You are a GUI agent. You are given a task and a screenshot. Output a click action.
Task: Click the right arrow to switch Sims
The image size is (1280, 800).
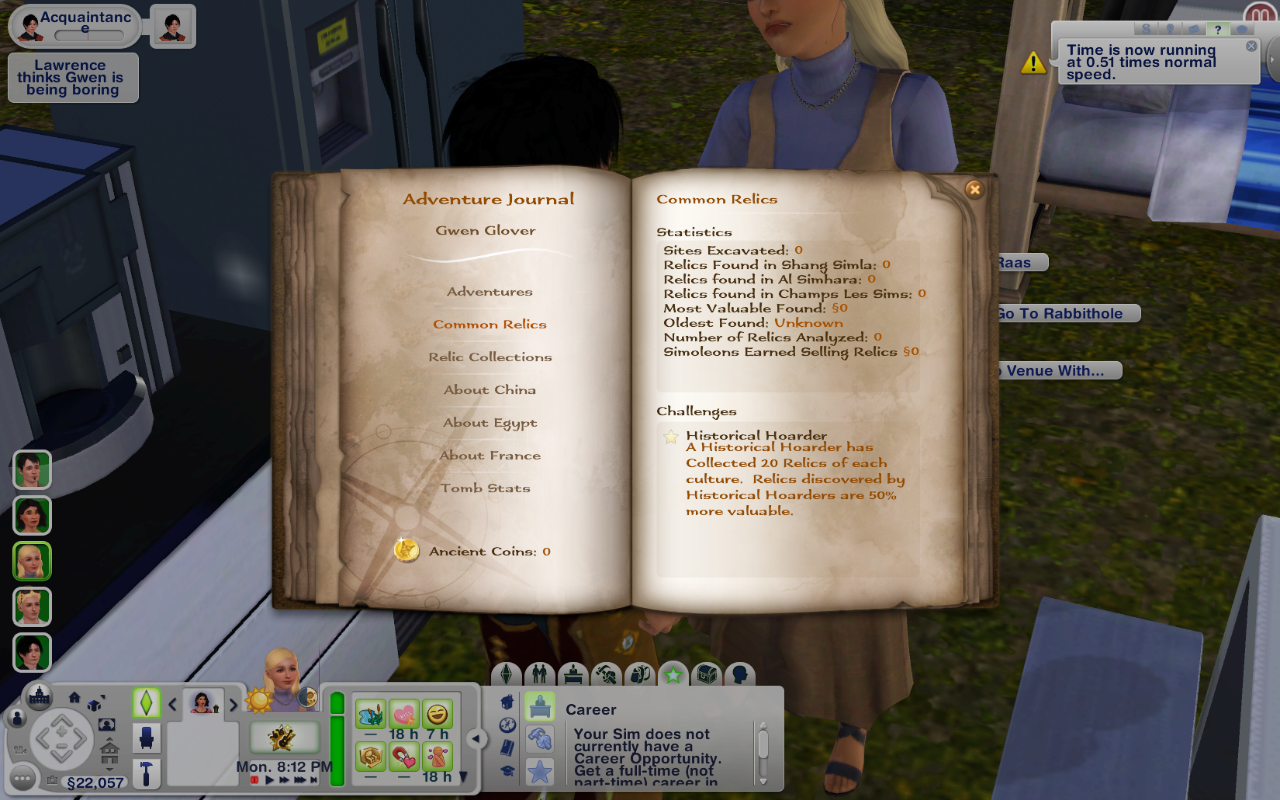point(234,705)
